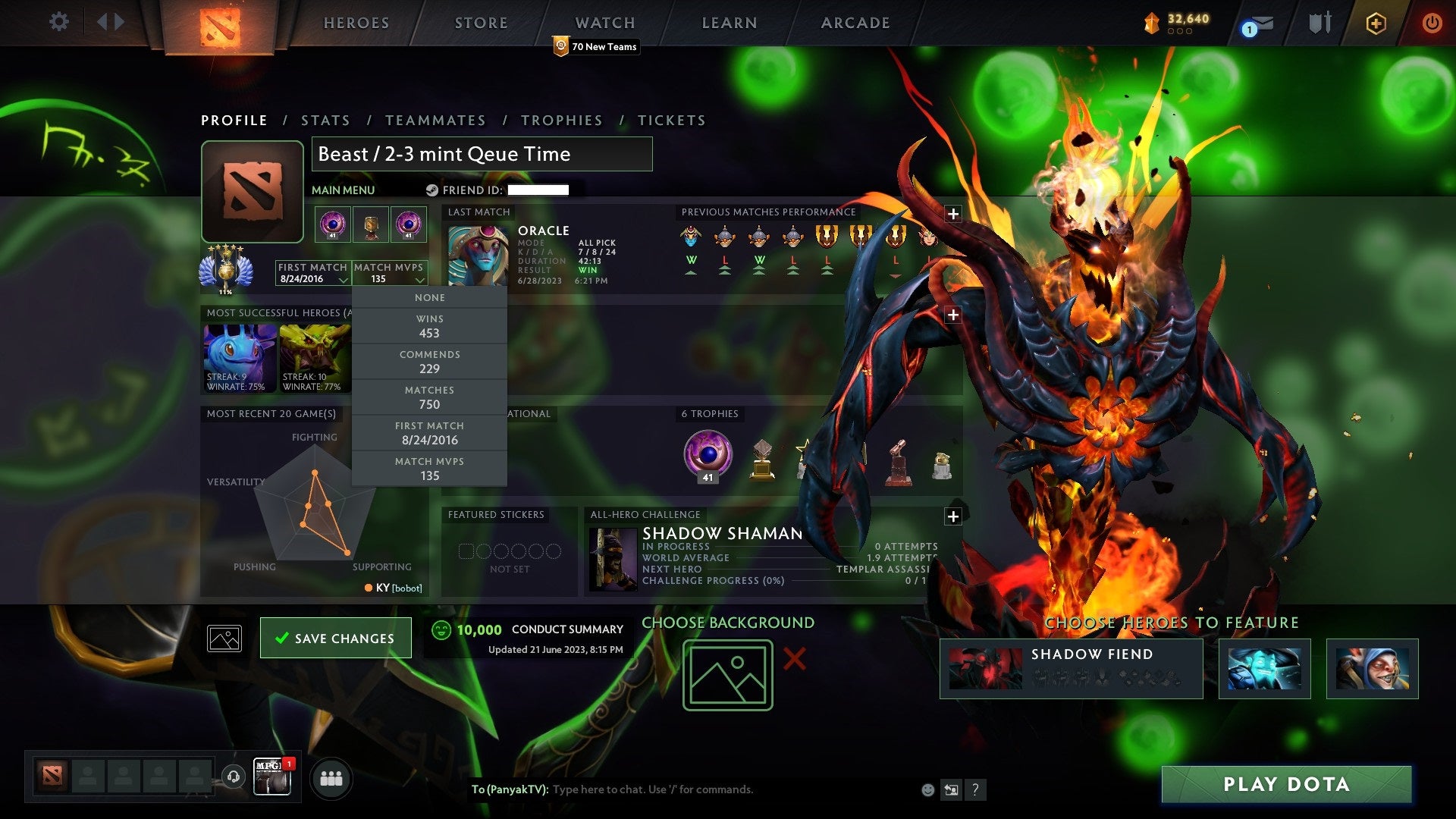1456x819 pixels.
Task: Choose None in the stat dropdown list
Action: [x=429, y=297]
